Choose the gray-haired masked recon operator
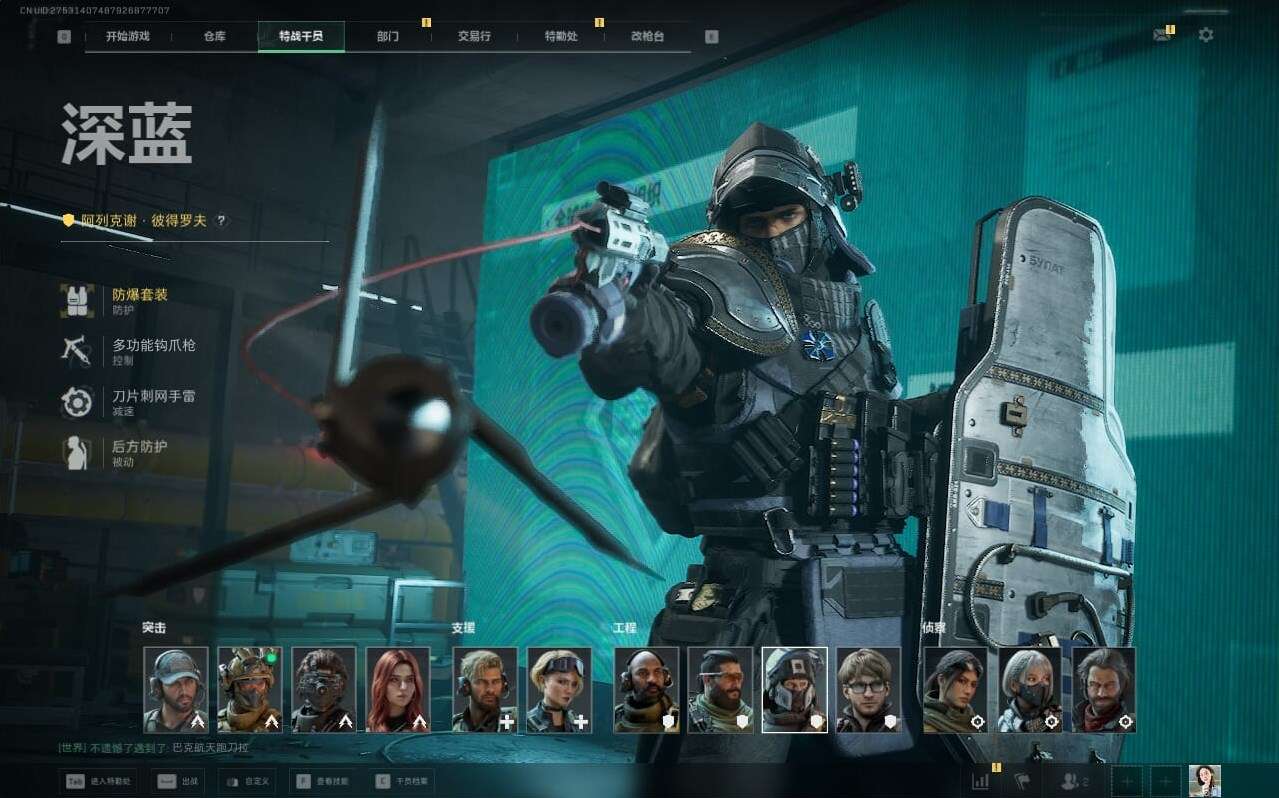The height and width of the screenshot is (798, 1279). (1030, 689)
